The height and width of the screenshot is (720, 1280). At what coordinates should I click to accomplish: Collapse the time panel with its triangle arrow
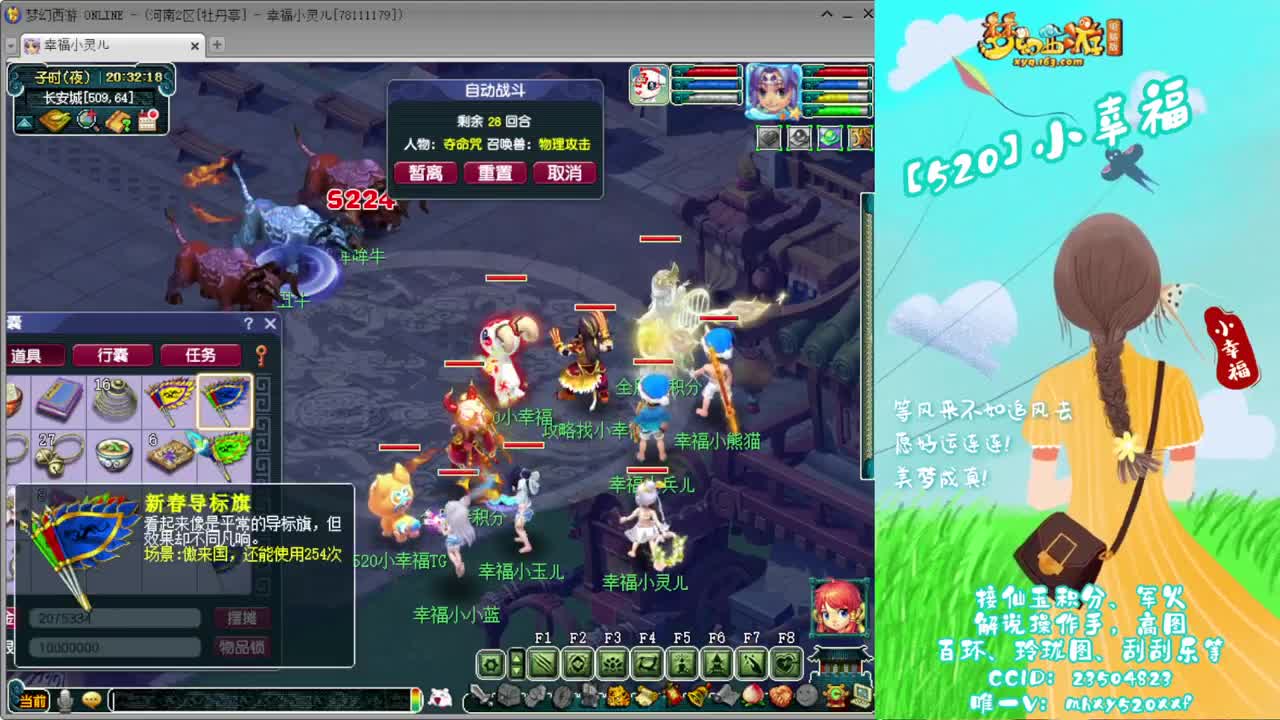tap(25, 123)
